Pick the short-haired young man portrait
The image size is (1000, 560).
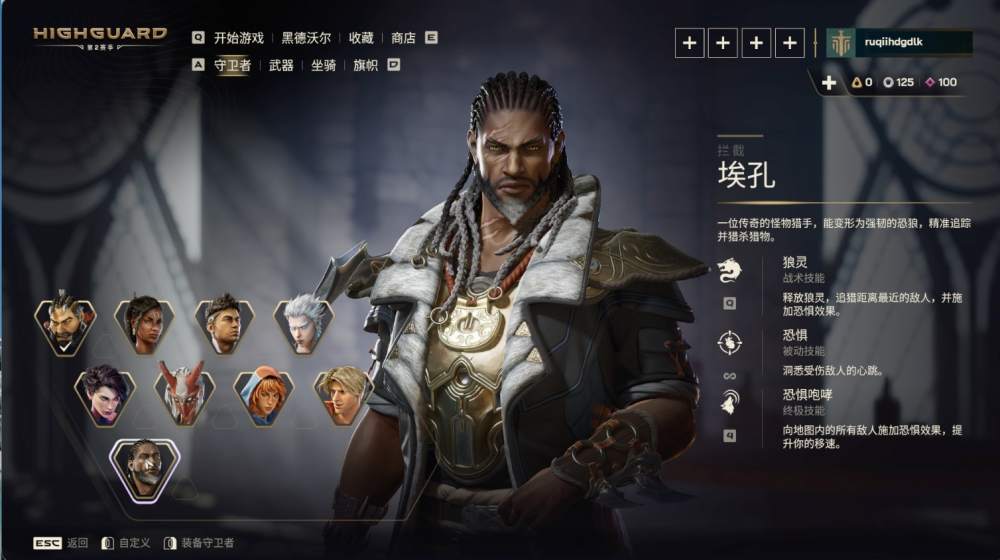coord(223,322)
